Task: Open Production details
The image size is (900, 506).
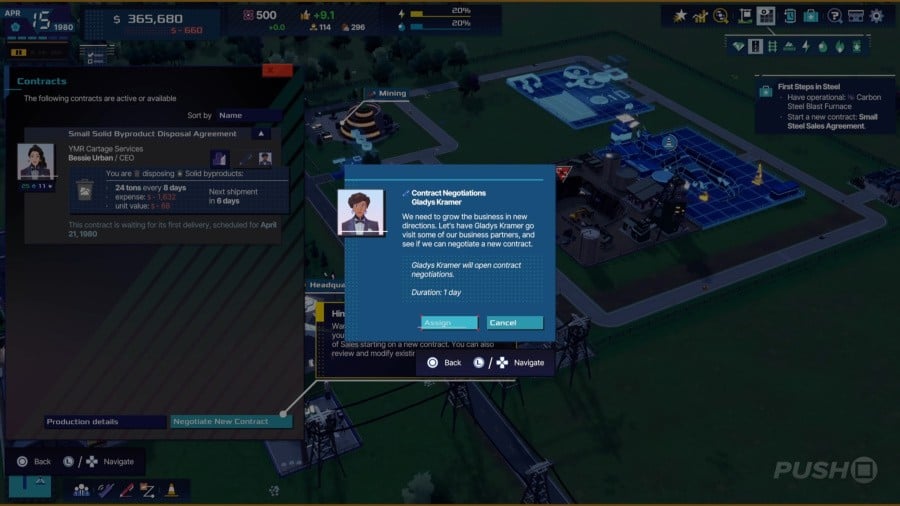Action: click(x=105, y=422)
